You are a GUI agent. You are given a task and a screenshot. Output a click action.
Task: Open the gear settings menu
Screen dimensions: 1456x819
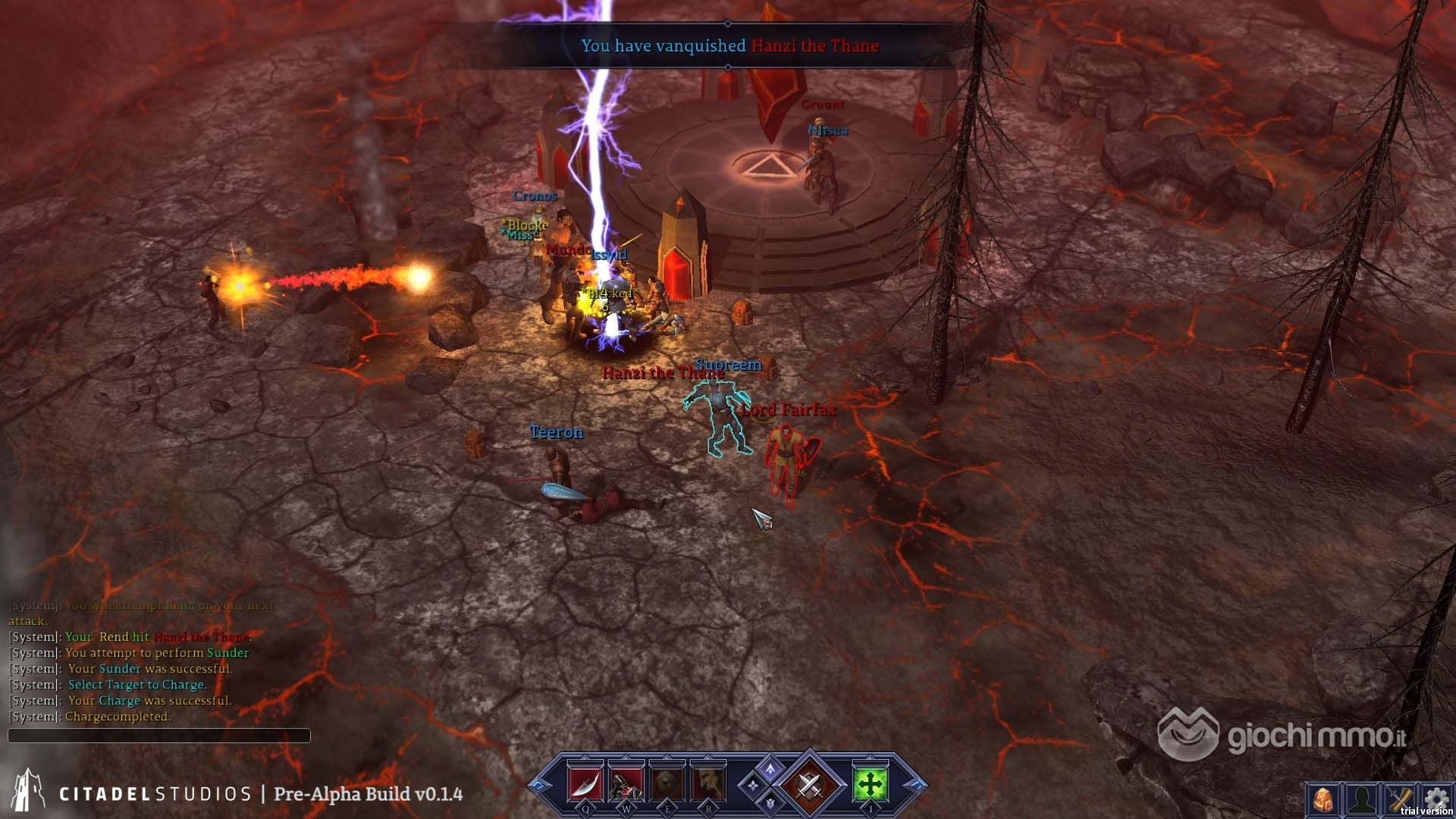(x=1436, y=798)
